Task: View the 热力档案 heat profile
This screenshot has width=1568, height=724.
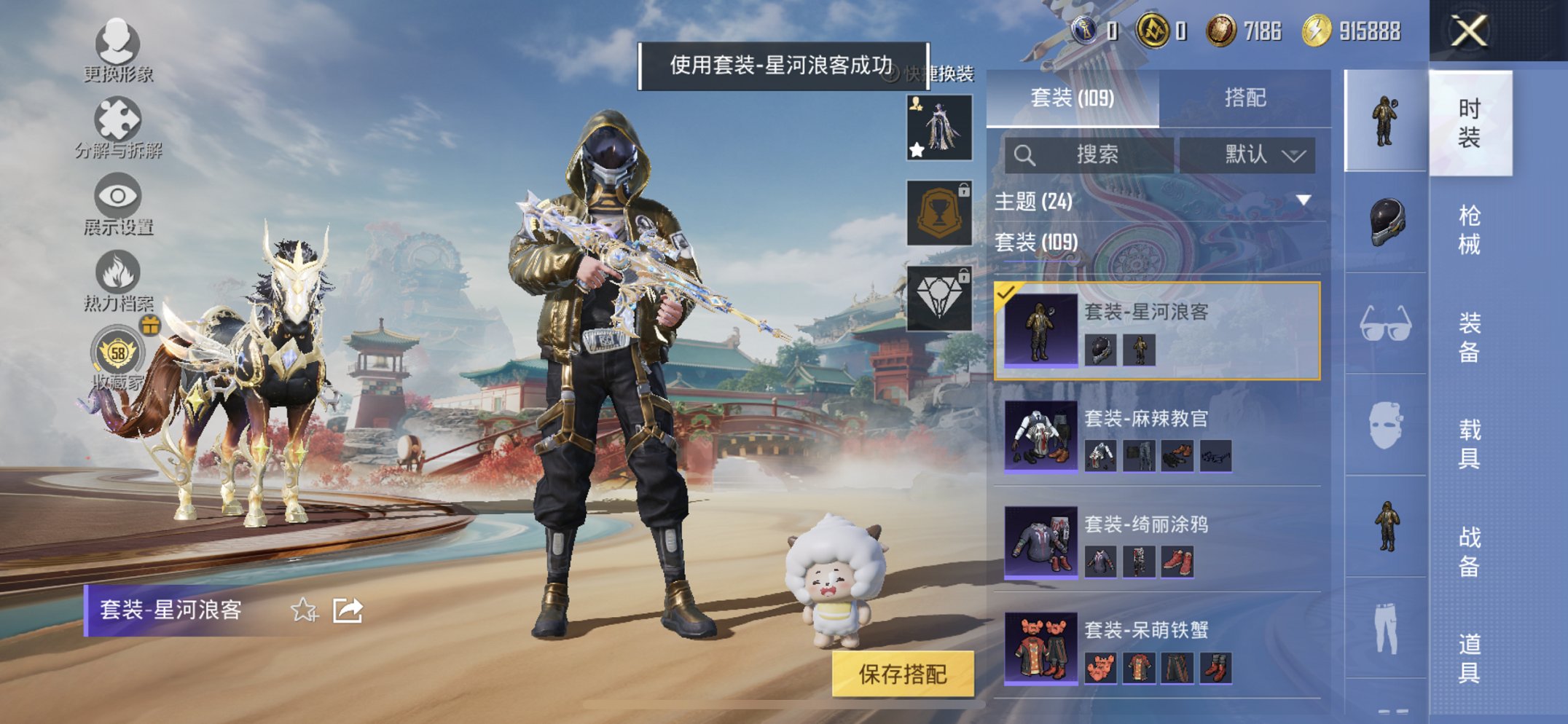Action: pos(117,275)
